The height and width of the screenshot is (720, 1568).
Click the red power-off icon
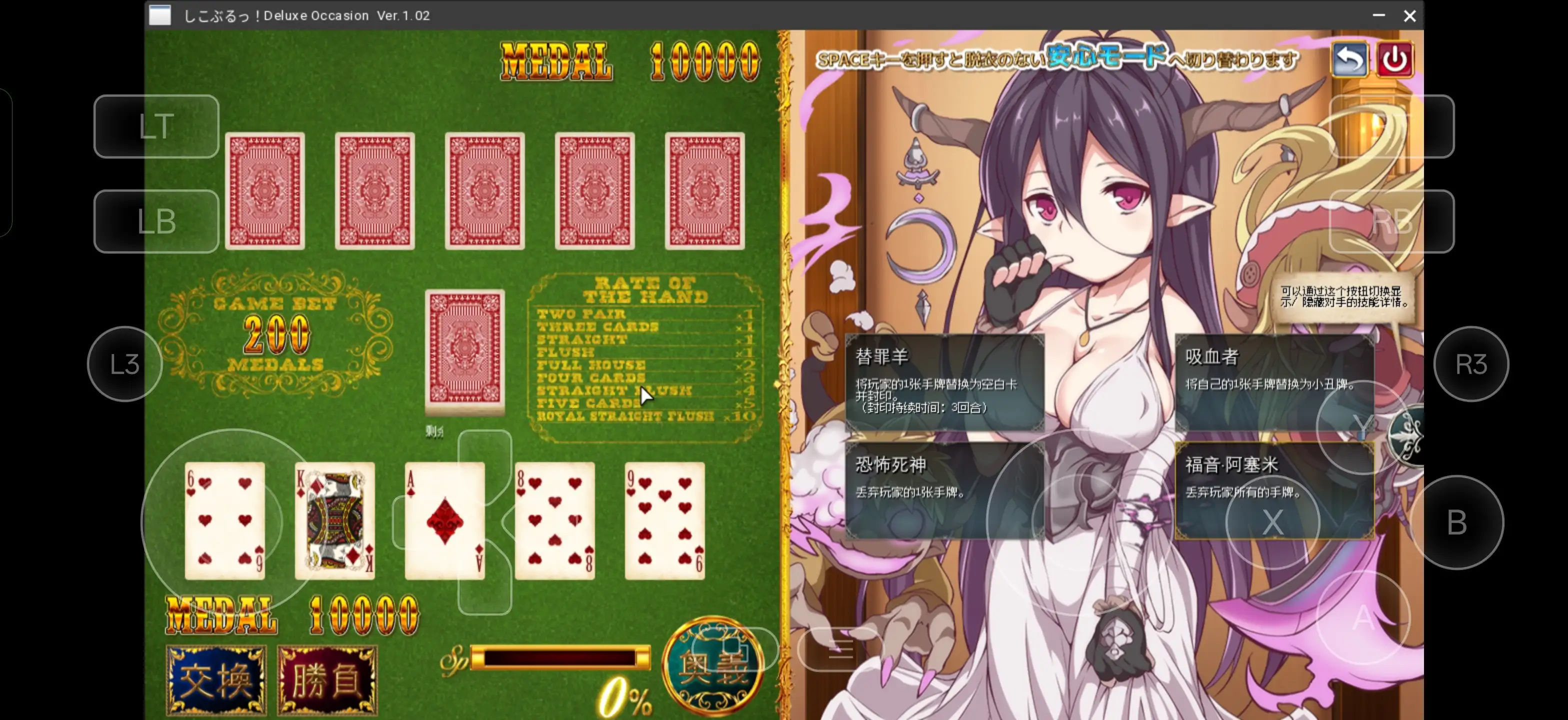[1395, 58]
